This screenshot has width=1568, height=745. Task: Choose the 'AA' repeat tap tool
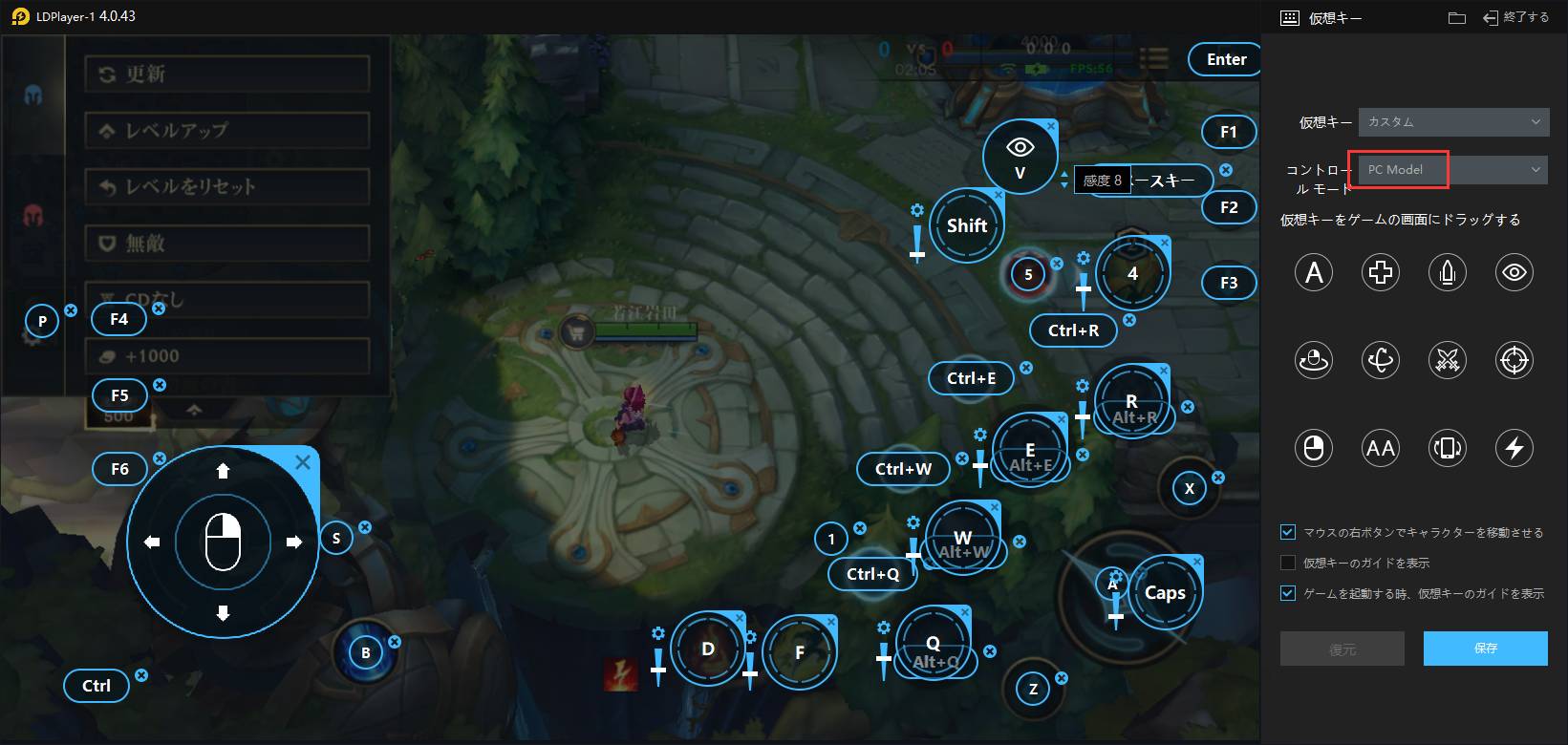coord(1381,447)
